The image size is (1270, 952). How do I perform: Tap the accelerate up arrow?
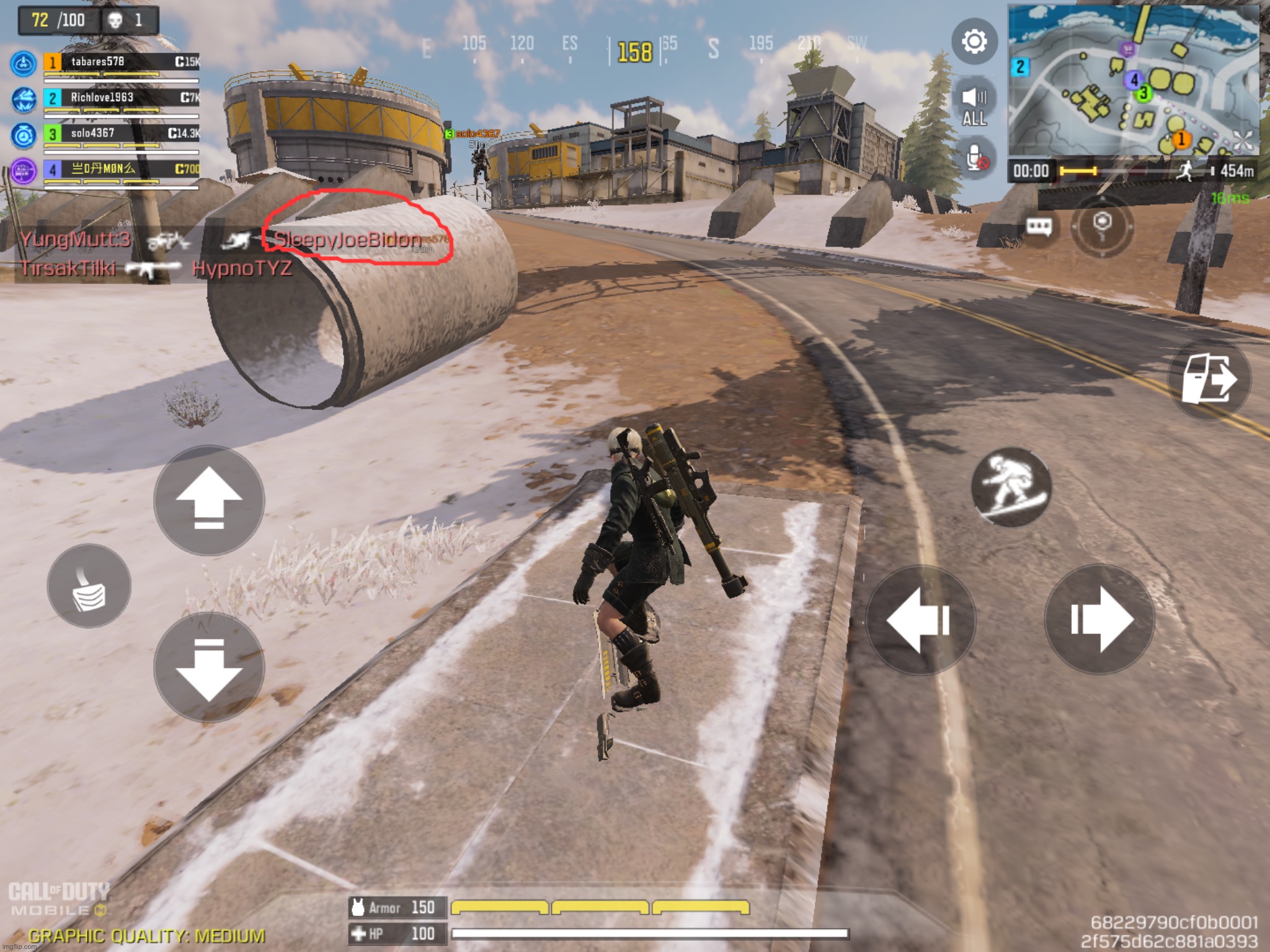tap(209, 500)
